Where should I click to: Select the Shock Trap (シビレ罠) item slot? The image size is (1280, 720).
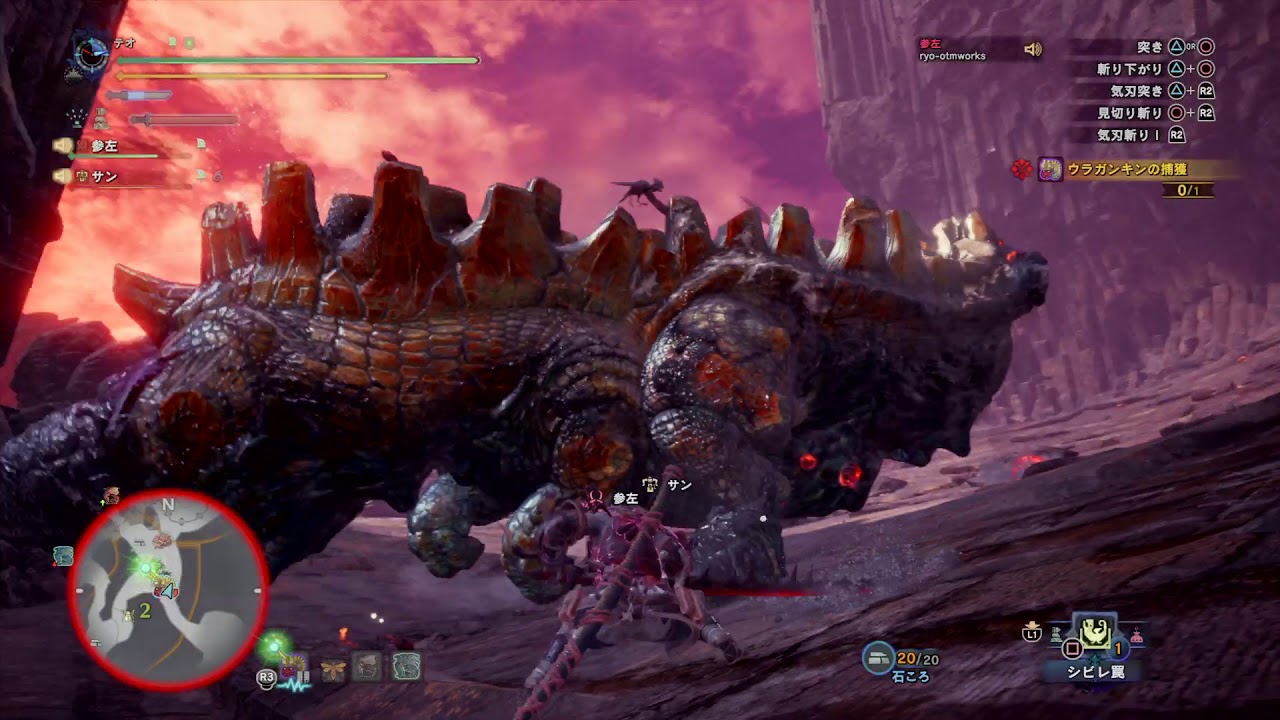1094,634
